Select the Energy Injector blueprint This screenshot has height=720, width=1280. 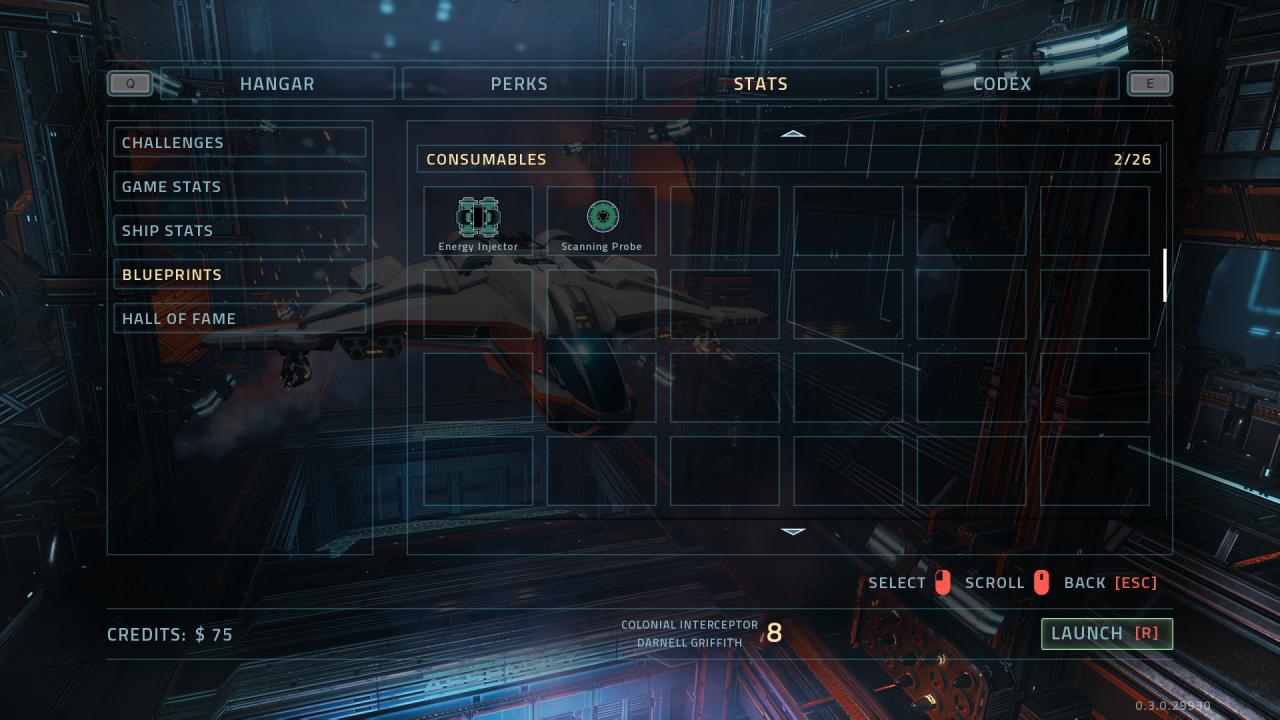point(478,221)
